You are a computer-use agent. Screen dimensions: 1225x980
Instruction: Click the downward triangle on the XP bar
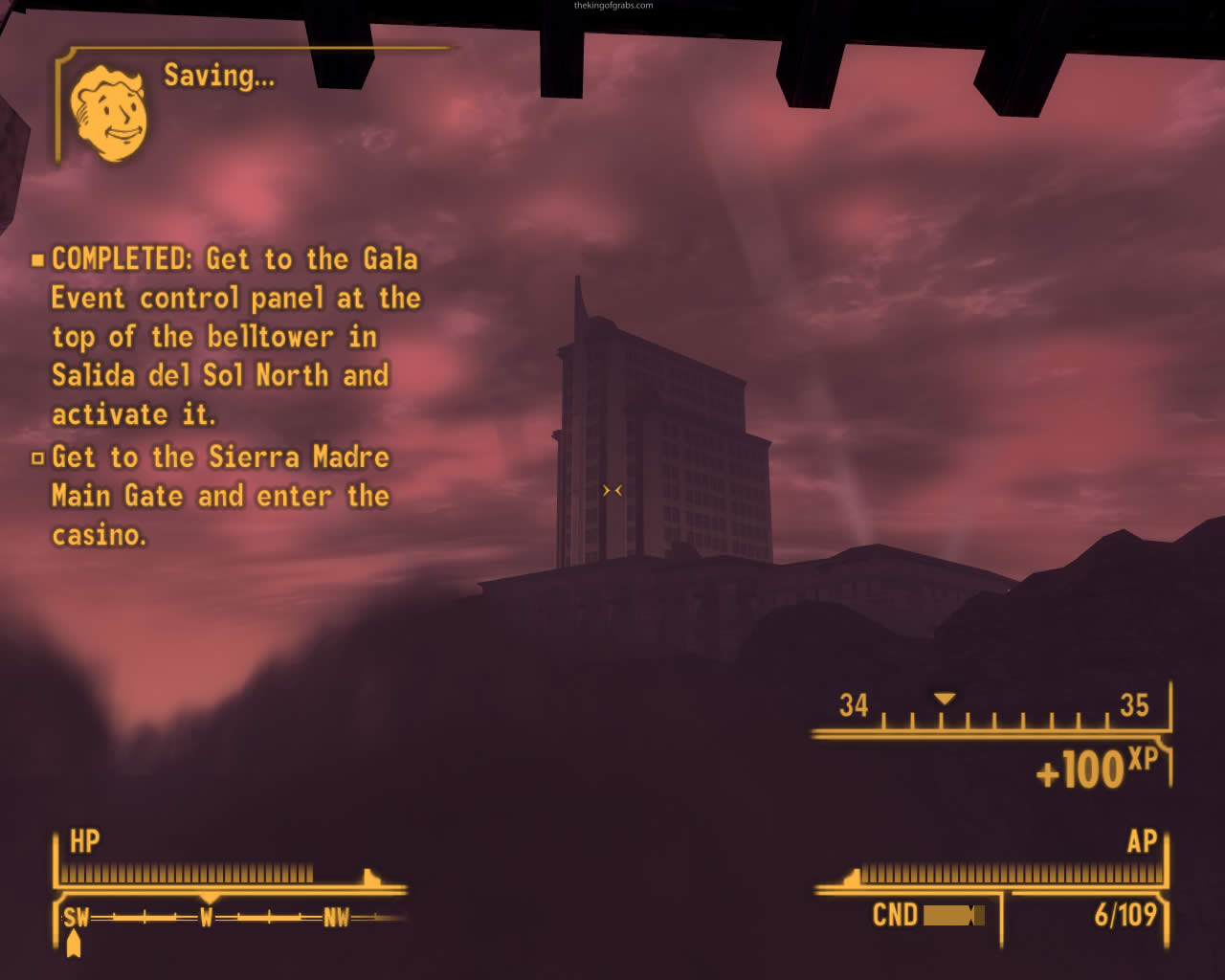[x=946, y=699]
